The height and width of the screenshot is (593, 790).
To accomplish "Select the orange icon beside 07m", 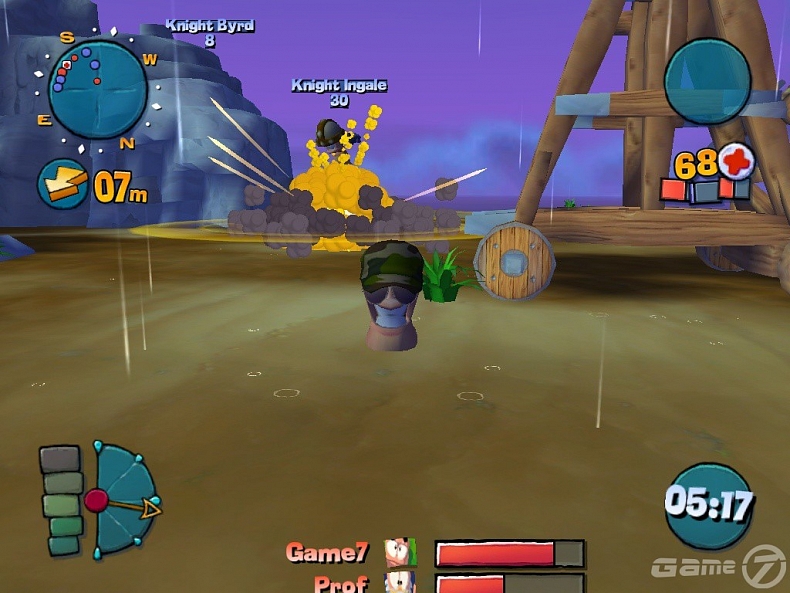I will click(62, 184).
